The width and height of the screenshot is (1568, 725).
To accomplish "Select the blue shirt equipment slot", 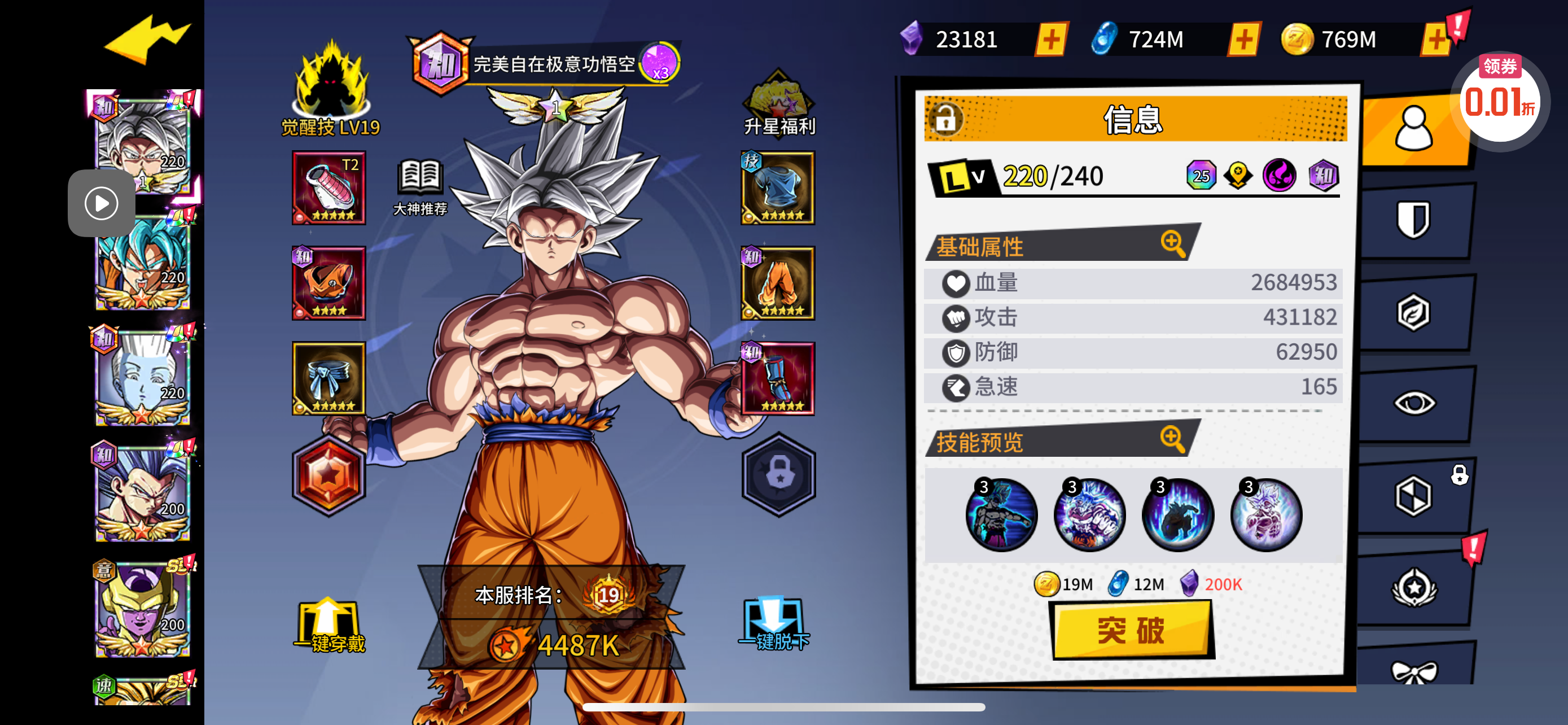I will (x=777, y=188).
